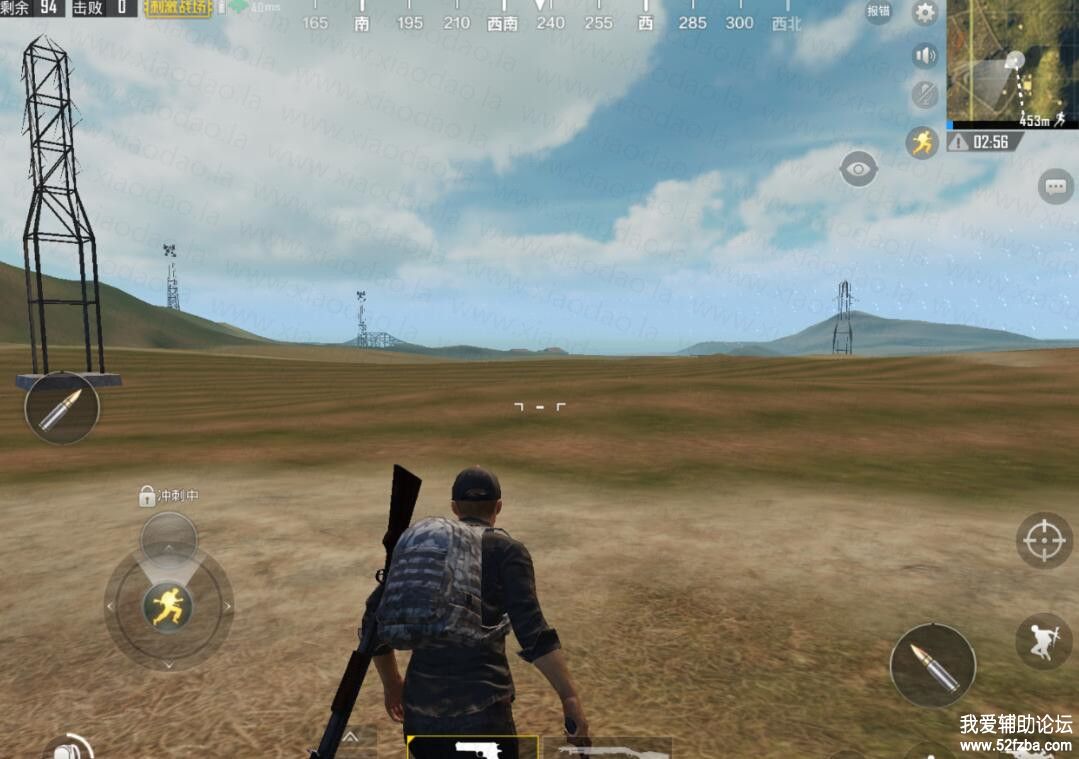Screen dimensions: 1079x759
Task: Tap the 报错 report button
Action: pyautogui.click(x=878, y=12)
